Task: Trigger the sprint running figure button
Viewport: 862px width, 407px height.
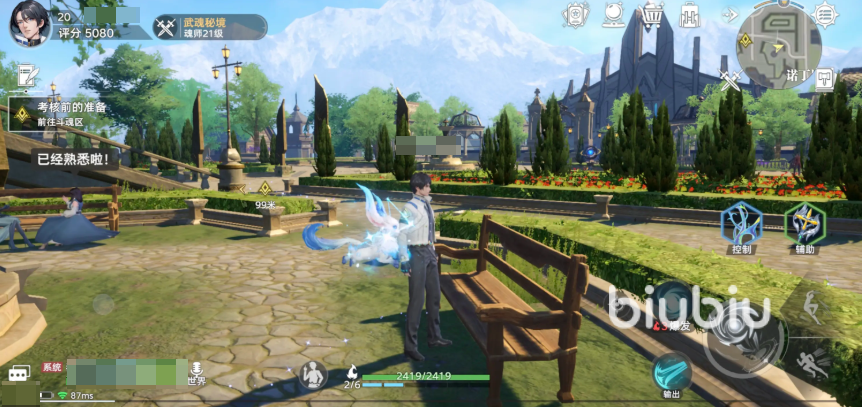Action: pos(815,363)
